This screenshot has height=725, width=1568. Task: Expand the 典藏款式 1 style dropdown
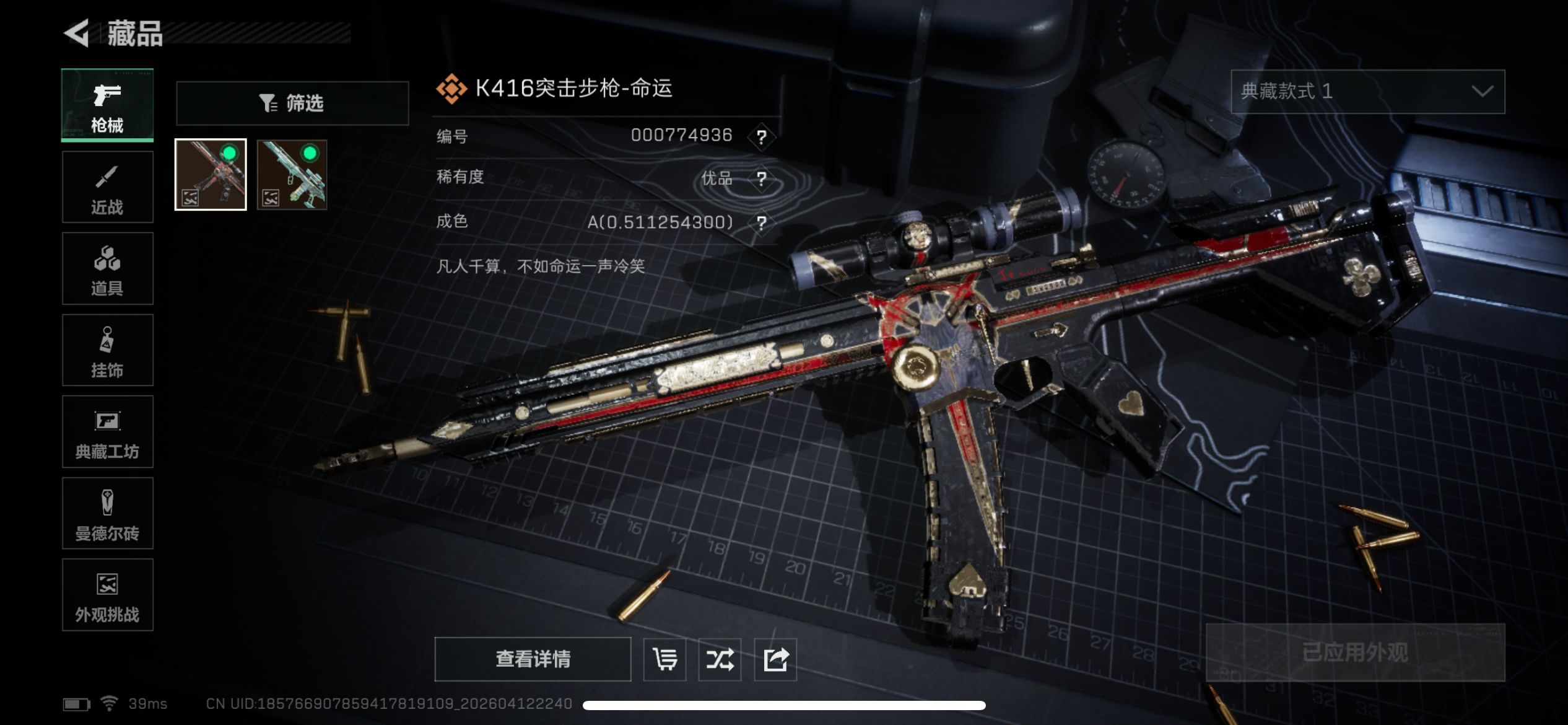click(x=1367, y=92)
